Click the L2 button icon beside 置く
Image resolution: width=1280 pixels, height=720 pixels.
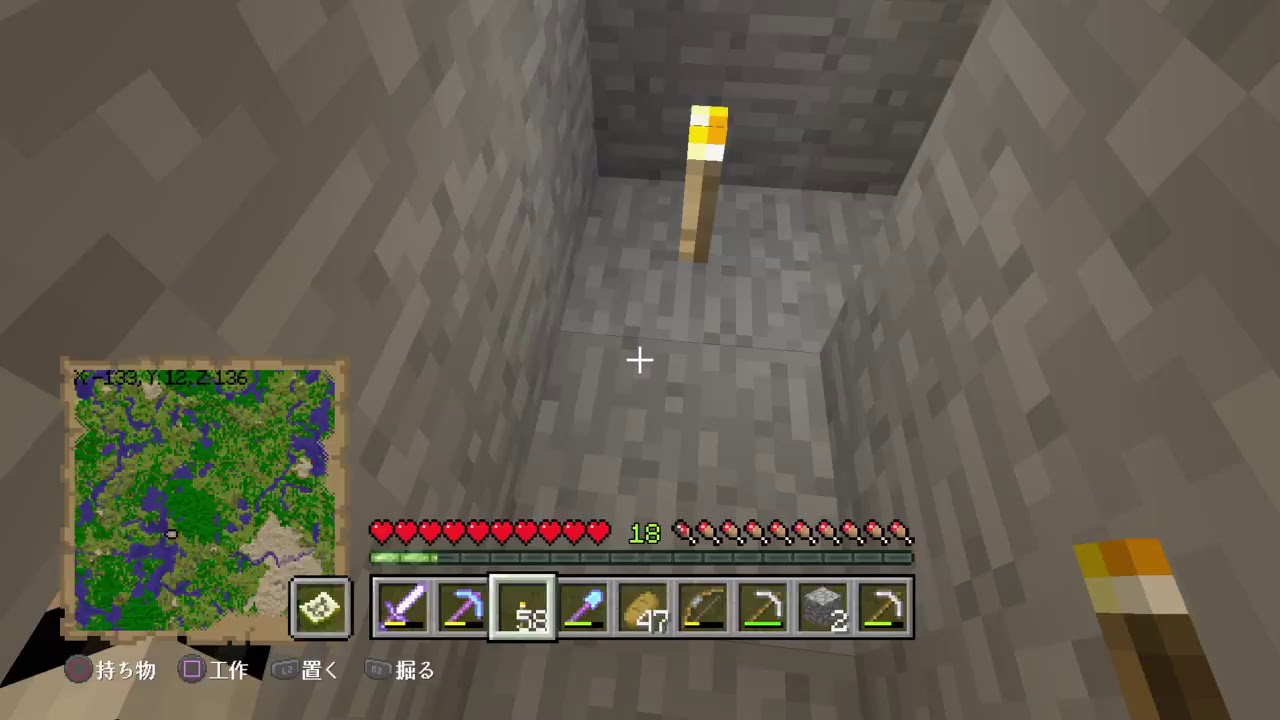285,670
